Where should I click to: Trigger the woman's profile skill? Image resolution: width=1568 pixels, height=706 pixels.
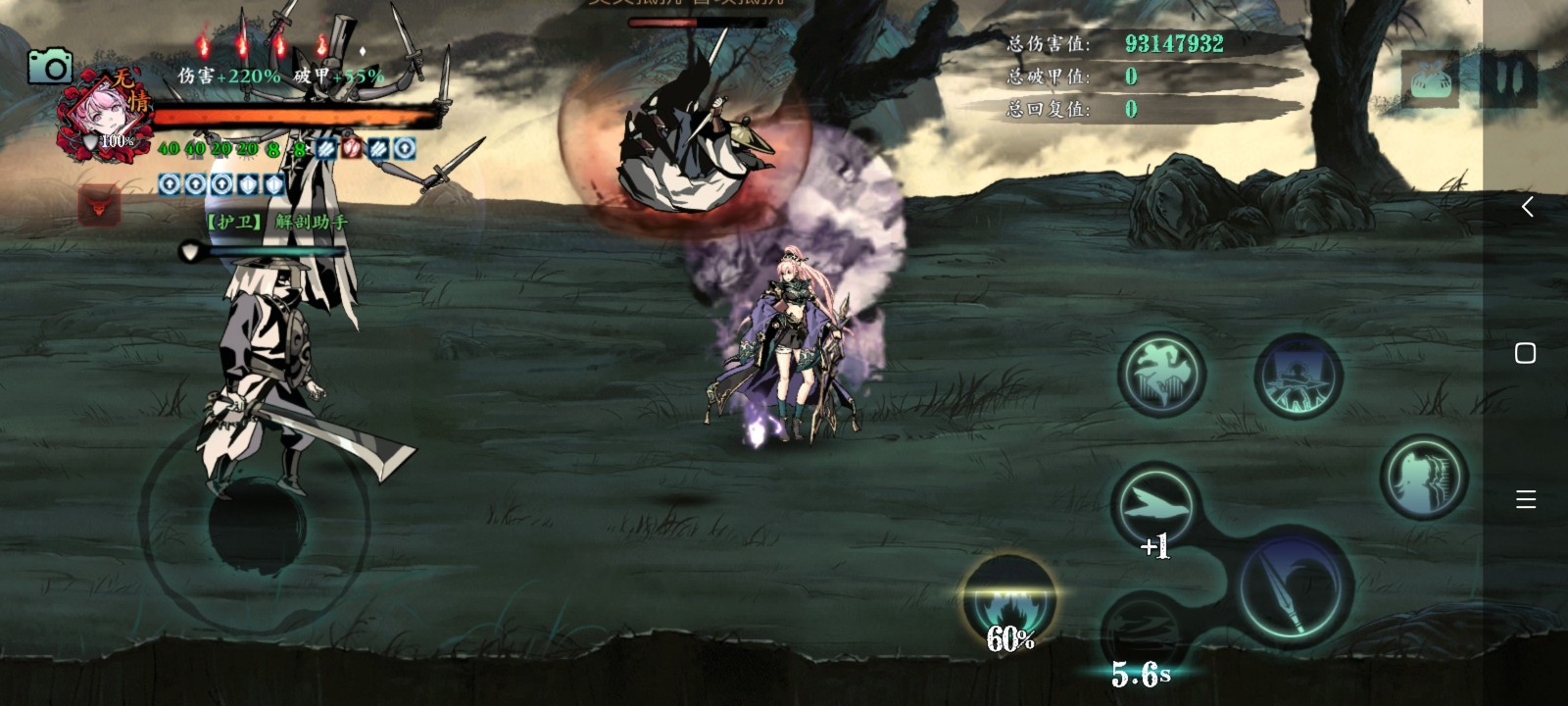1423,478
